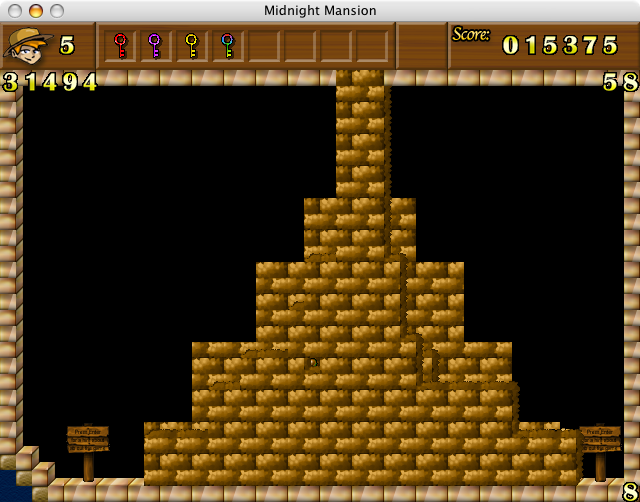Pick the green and blue key slot

tap(227, 46)
